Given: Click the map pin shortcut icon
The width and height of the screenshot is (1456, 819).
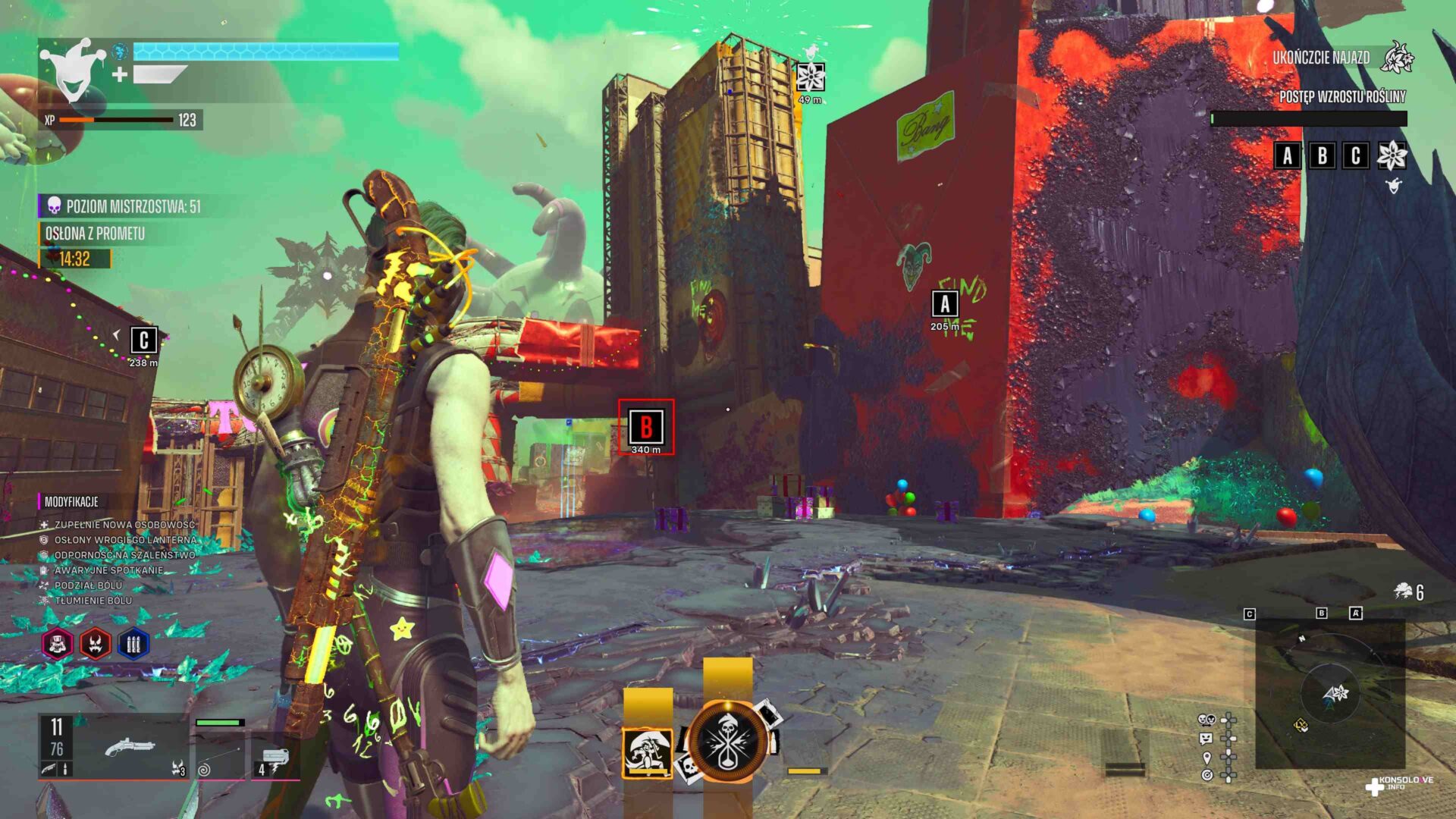Looking at the screenshot, I should 1207,757.
